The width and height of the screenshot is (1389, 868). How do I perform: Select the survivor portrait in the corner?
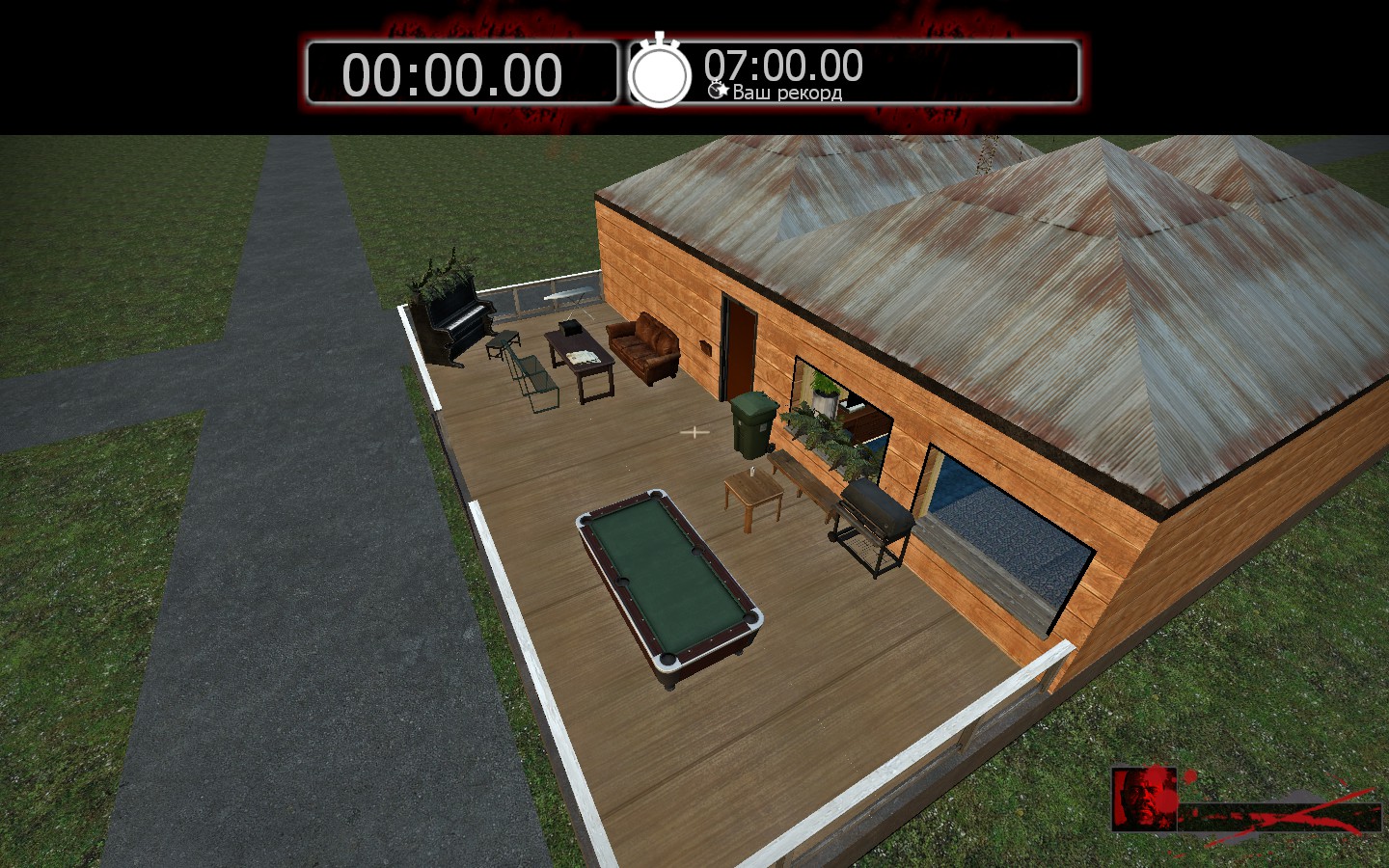pyautogui.click(x=1145, y=799)
